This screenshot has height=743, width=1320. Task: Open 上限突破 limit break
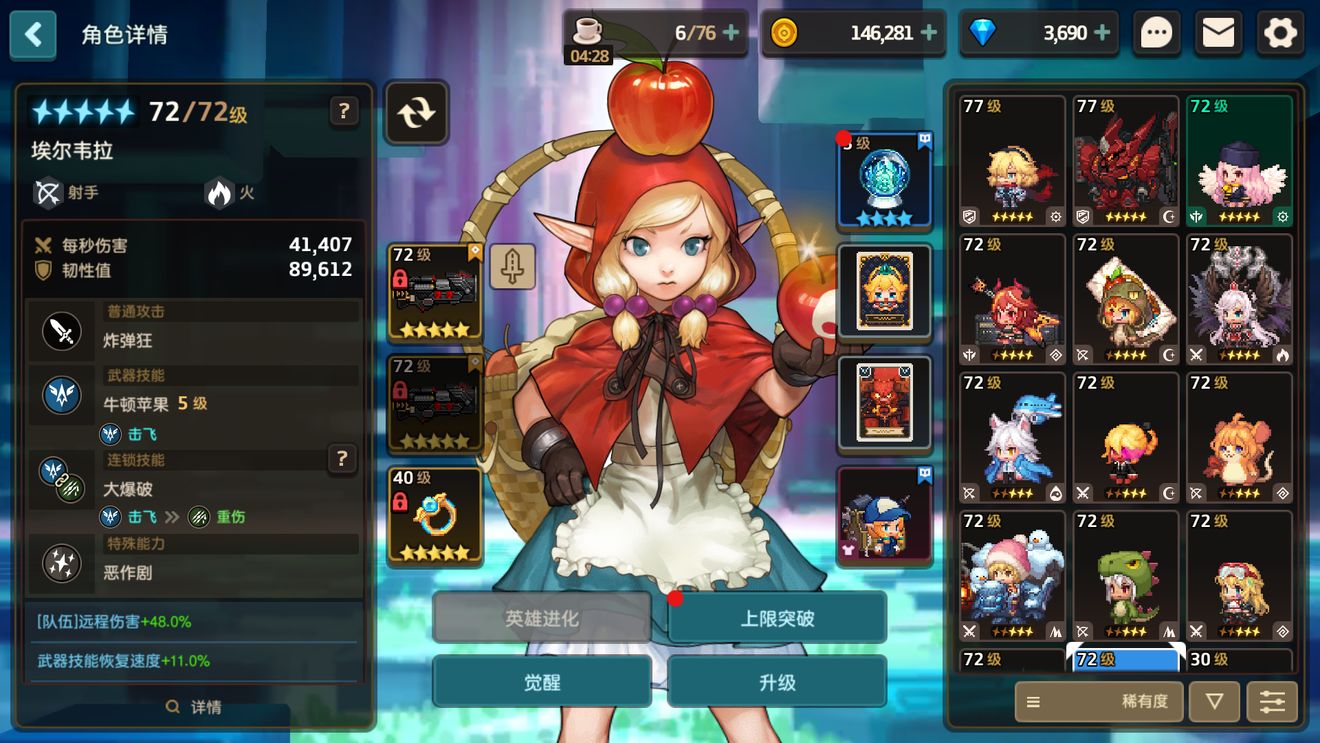tap(777, 618)
